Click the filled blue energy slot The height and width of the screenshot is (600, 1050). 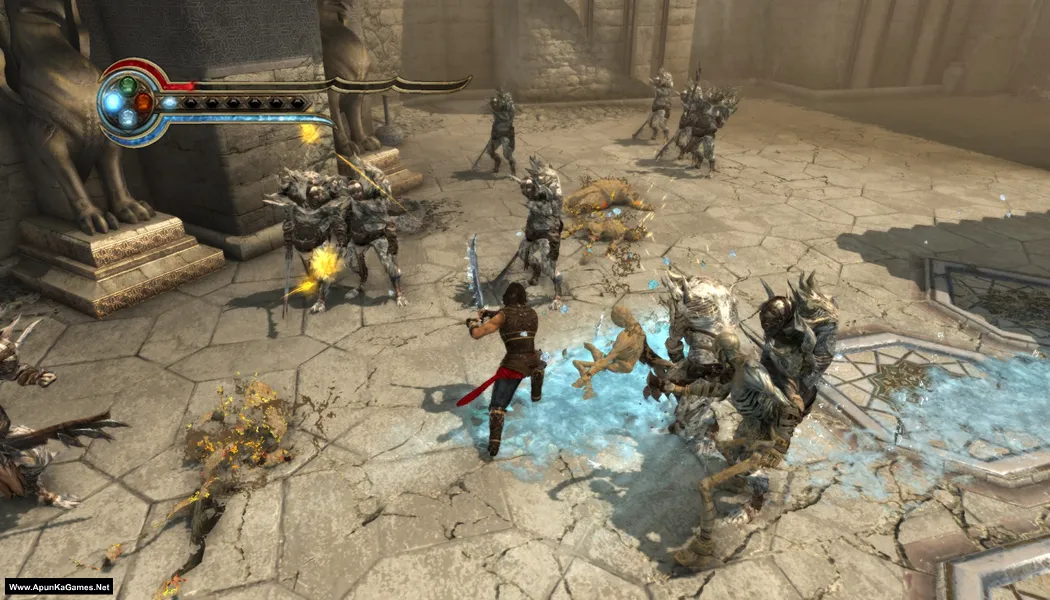(170, 102)
